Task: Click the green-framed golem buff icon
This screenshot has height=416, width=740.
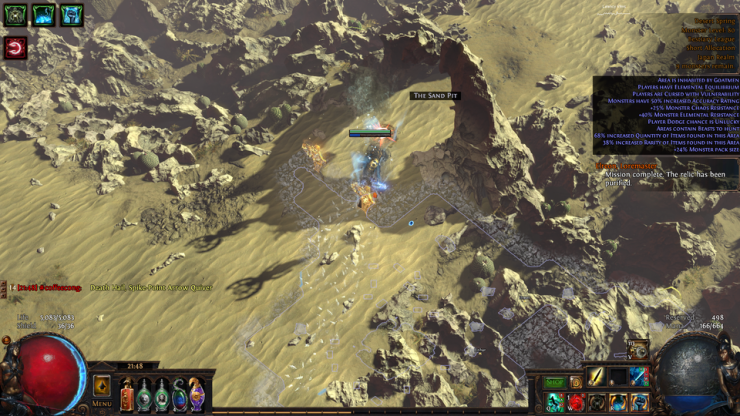Action: (x=15, y=15)
